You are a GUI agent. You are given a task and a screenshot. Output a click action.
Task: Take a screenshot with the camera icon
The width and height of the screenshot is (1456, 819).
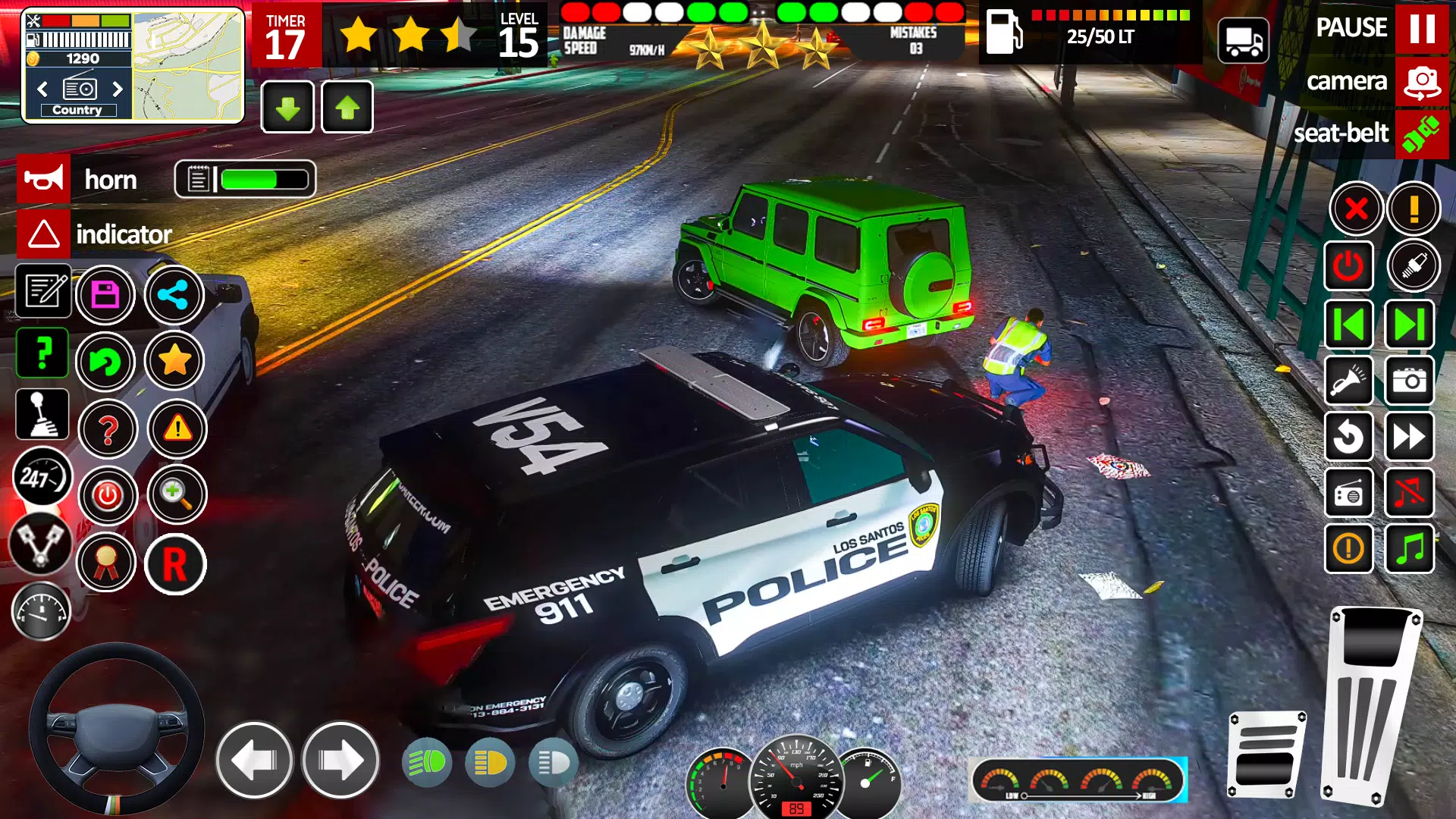(x=1410, y=380)
